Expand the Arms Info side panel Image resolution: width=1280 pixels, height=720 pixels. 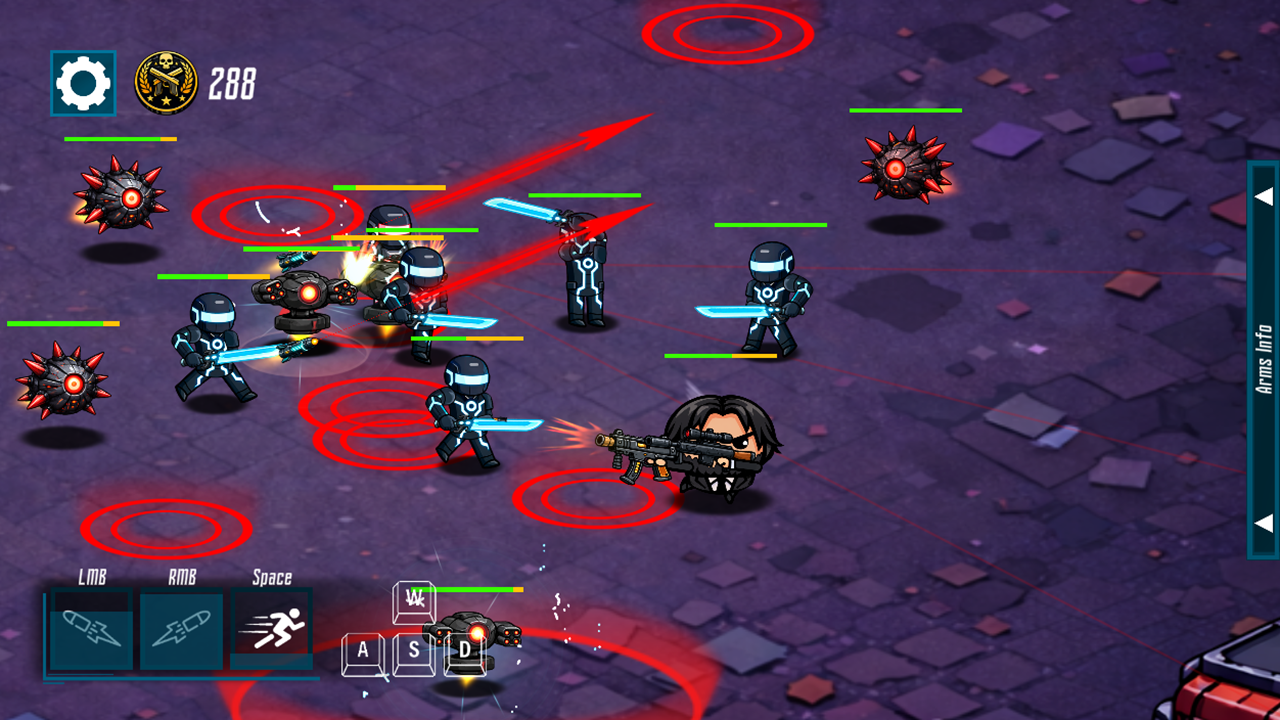1263,360
